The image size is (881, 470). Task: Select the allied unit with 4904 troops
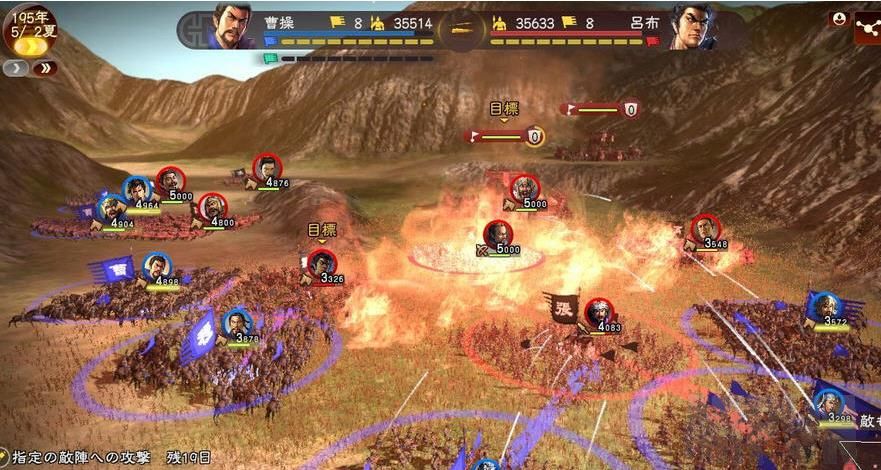tap(112, 210)
